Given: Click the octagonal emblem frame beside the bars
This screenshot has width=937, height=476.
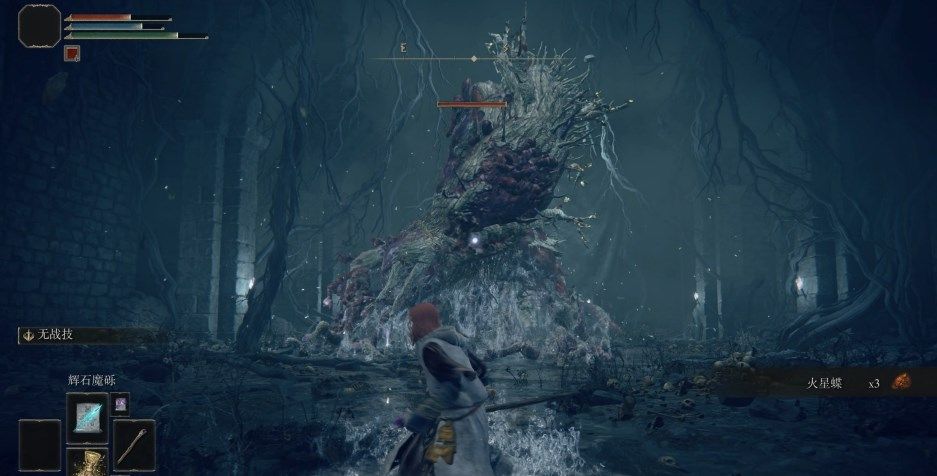Looking at the screenshot, I should click(39, 24).
